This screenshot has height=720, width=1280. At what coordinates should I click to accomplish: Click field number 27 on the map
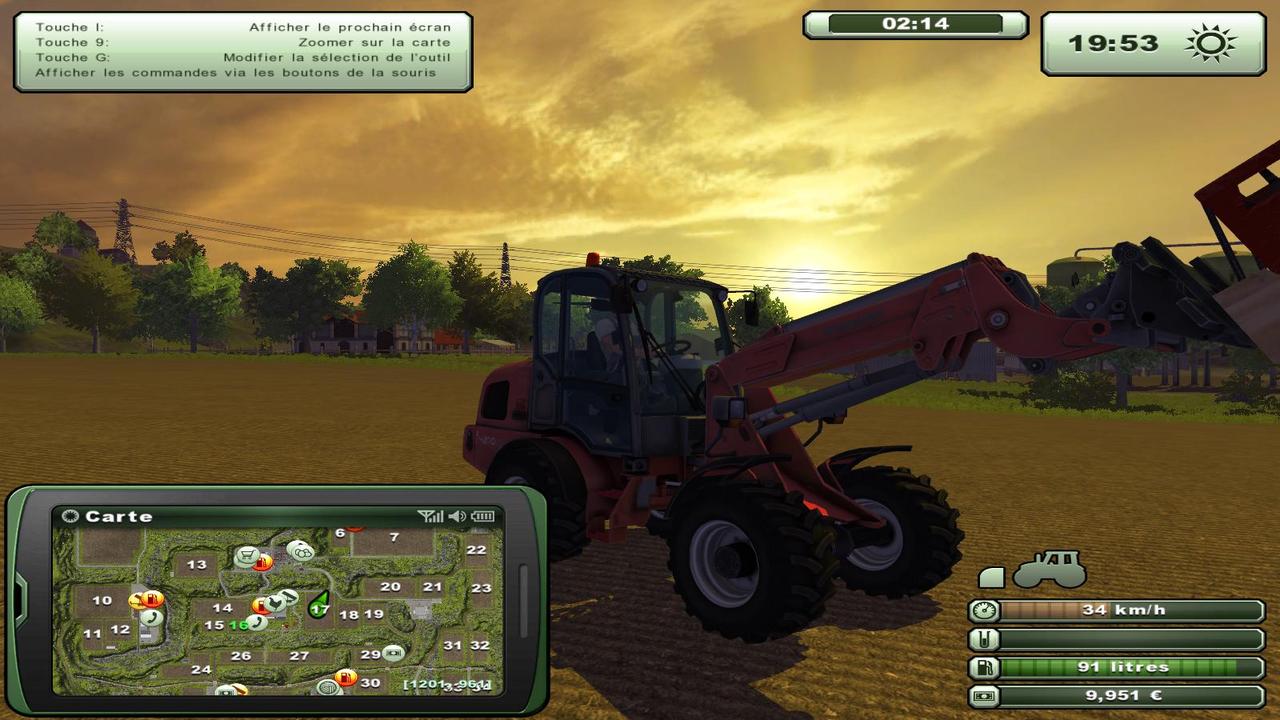pos(299,656)
